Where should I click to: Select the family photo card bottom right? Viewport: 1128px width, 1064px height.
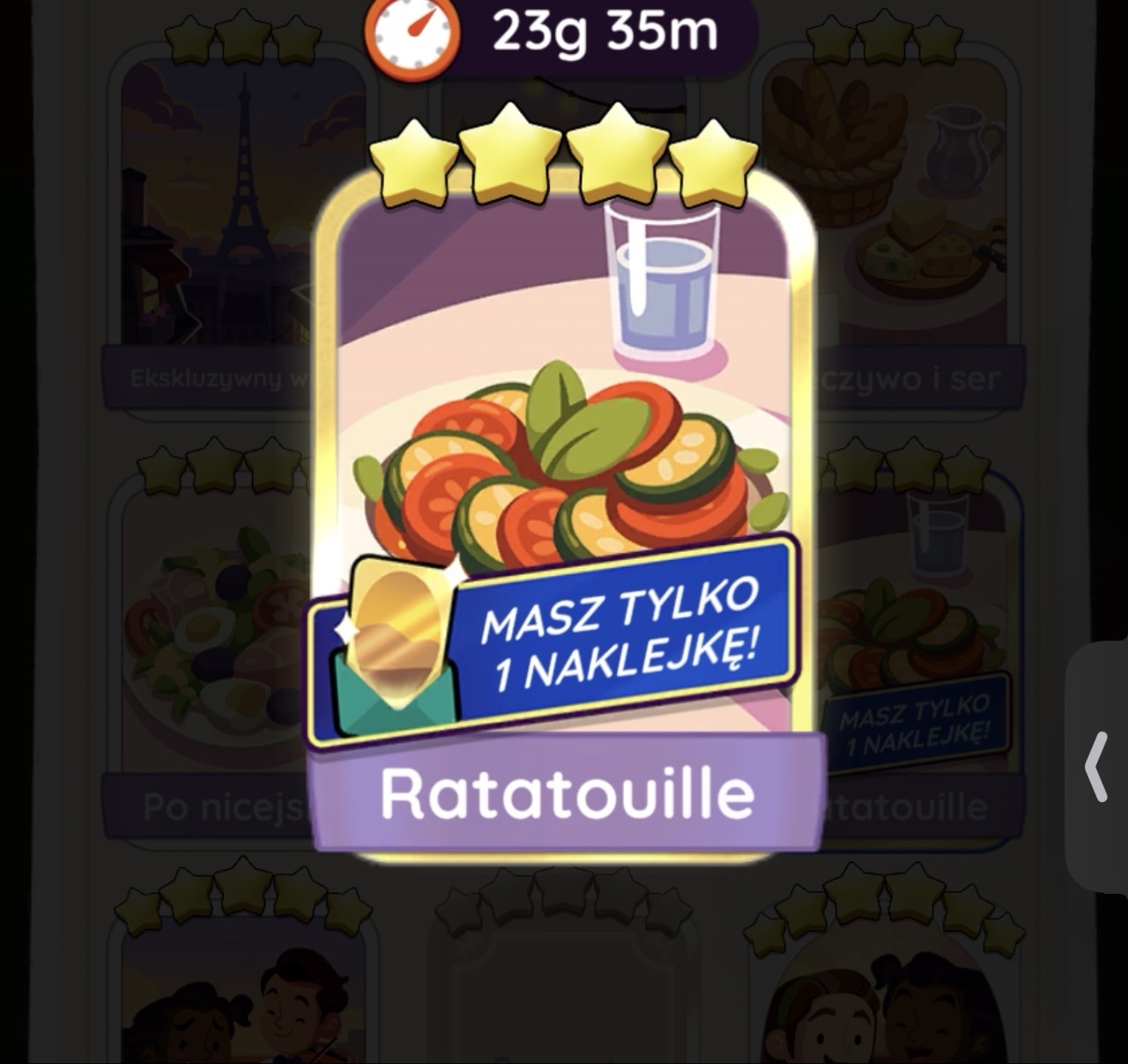[881, 1014]
